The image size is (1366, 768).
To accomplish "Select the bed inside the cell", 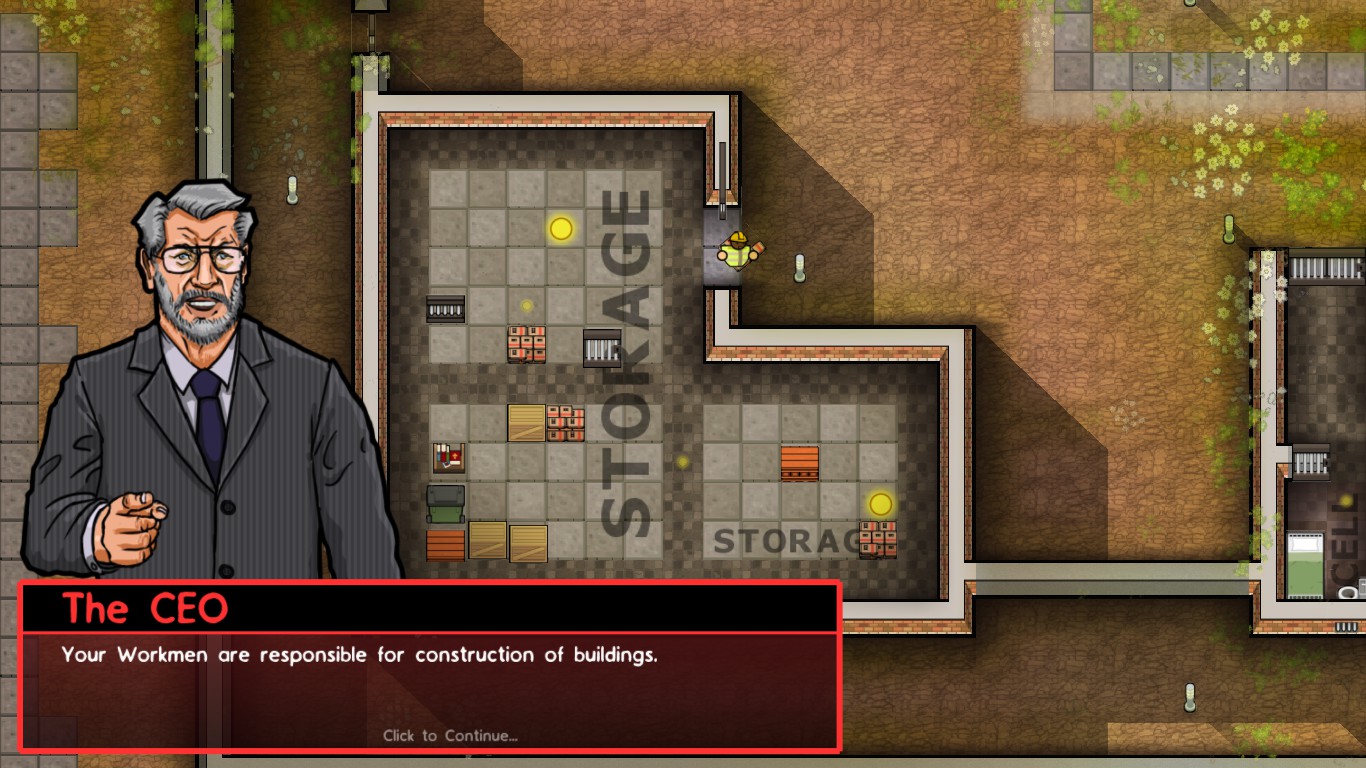I will click(x=1305, y=563).
